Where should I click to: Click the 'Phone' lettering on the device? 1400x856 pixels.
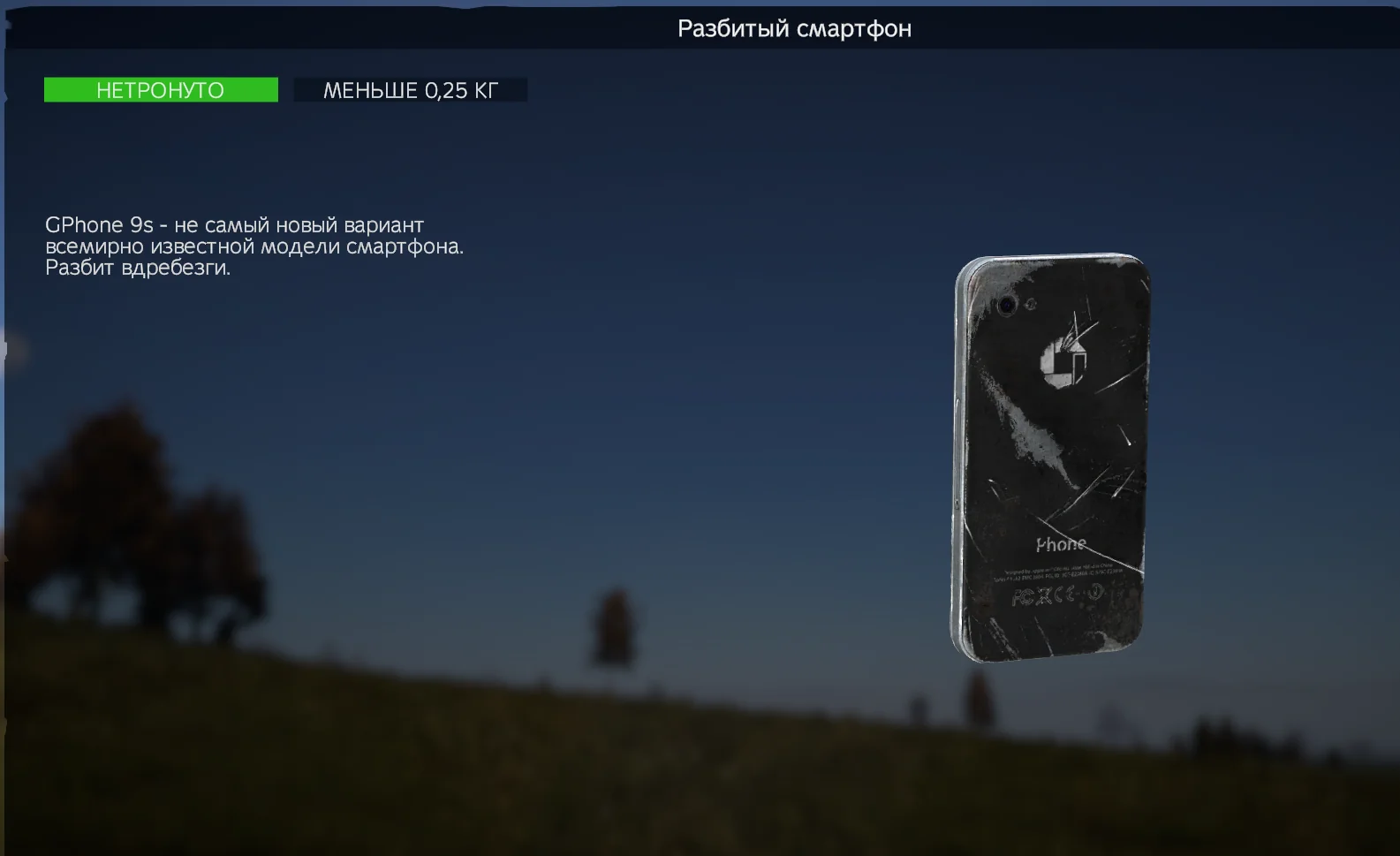click(x=1061, y=542)
